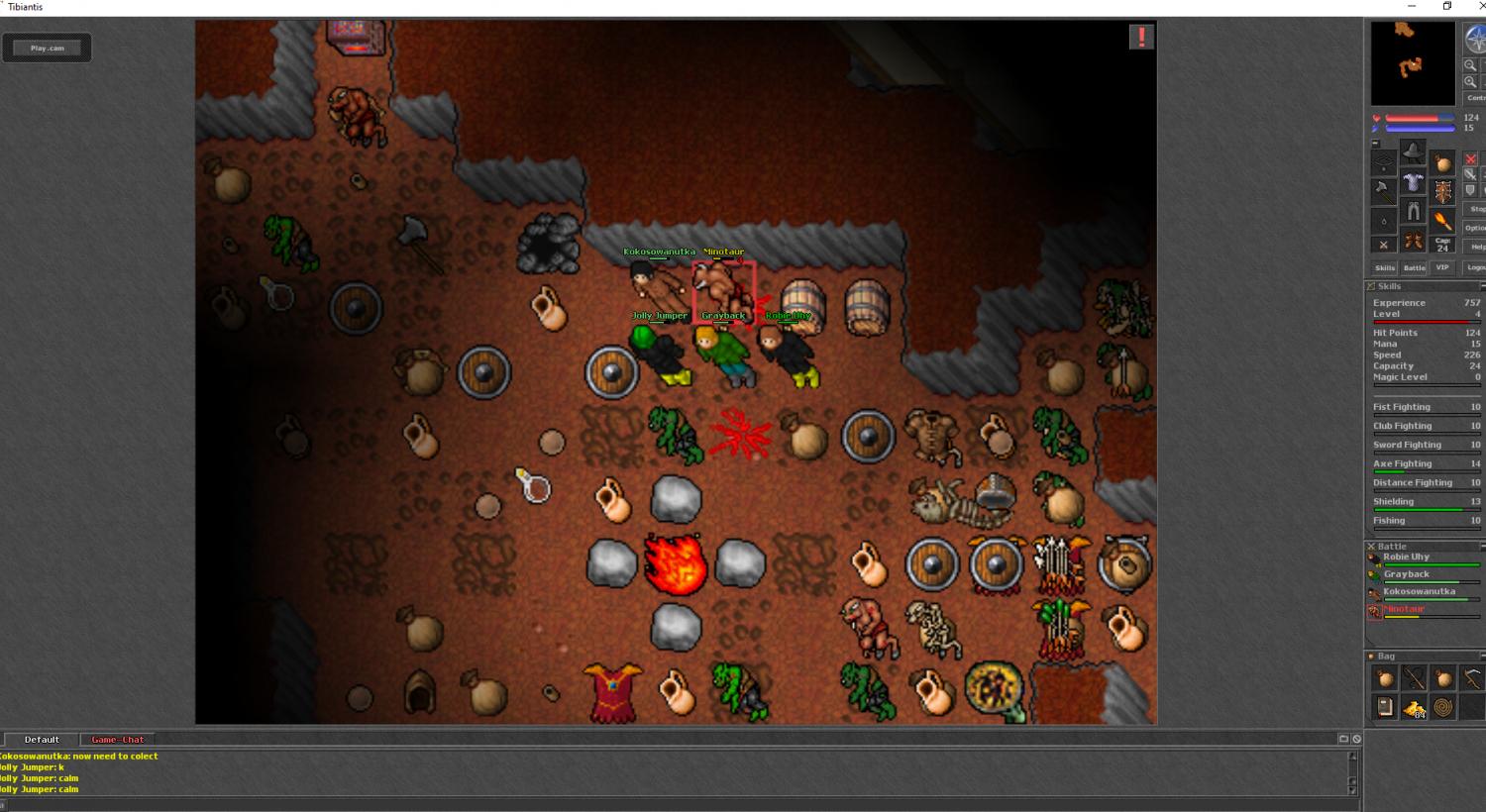1486x812 pixels.
Task: Target Minotaur in the Battle list
Action: click(x=1404, y=609)
